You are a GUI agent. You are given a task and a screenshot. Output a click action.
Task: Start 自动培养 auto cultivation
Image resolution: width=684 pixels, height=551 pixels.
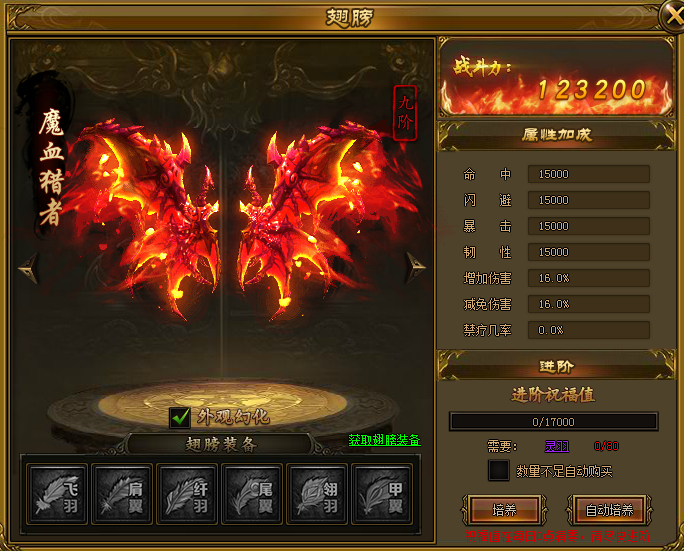(x=609, y=510)
